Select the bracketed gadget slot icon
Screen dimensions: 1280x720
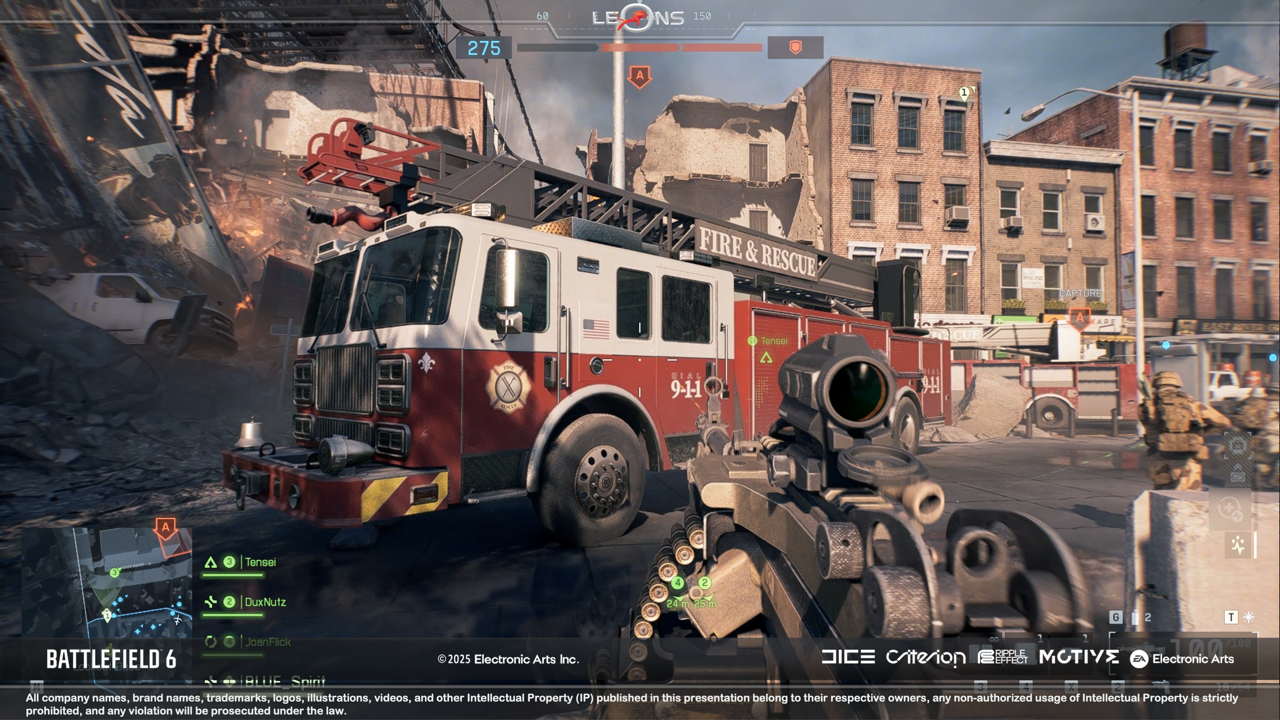click(x=1238, y=445)
